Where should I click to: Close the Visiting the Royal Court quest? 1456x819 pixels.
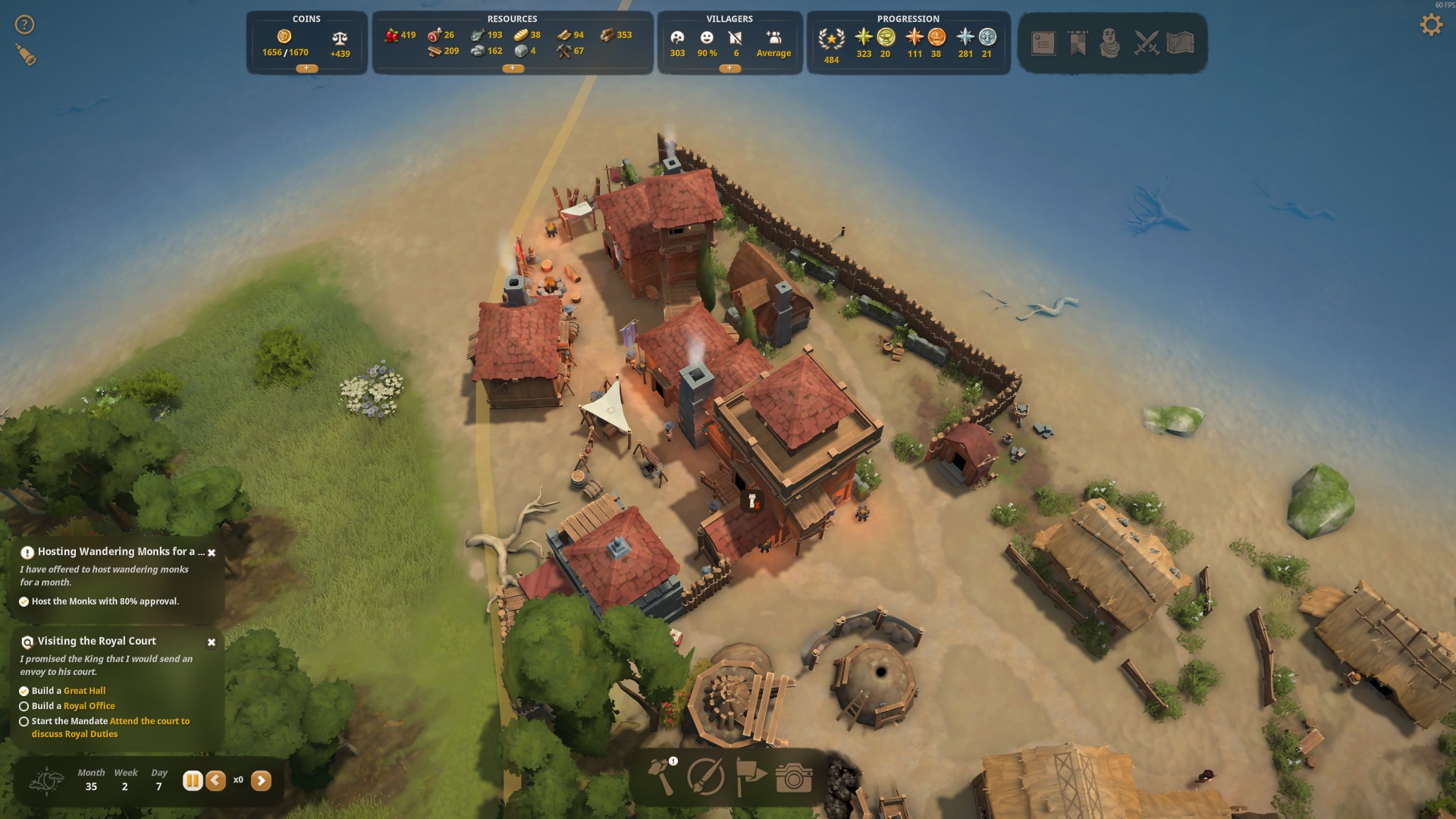(212, 642)
